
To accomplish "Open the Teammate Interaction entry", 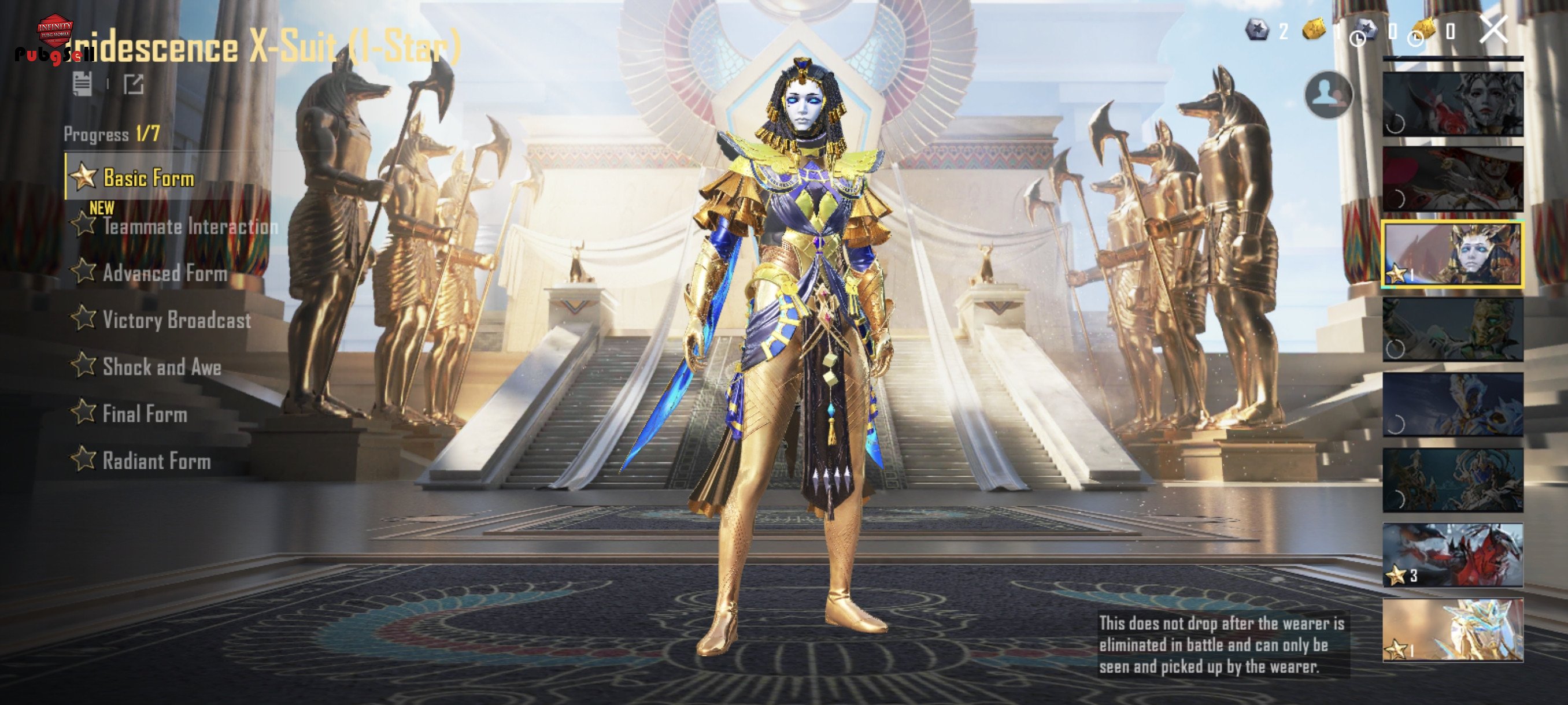I will pyautogui.click(x=188, y=227).
